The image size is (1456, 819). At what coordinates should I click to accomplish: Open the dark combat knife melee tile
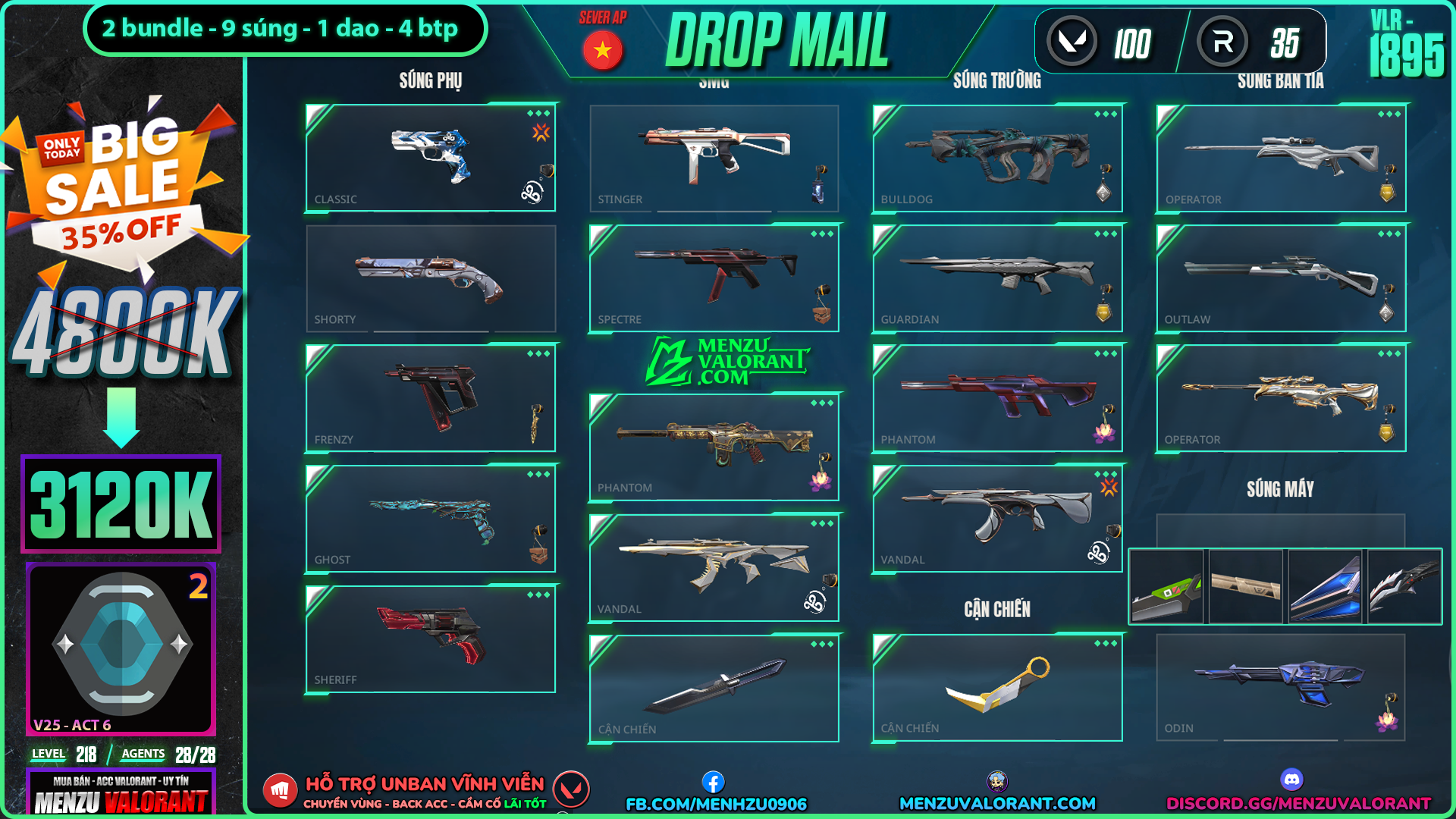tap(714, 688)
